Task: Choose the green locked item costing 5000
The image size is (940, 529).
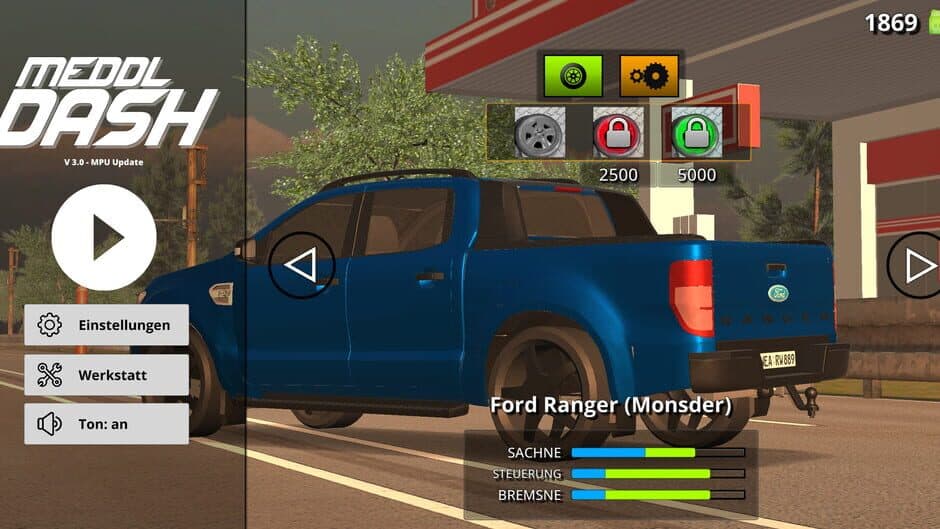Action: 696,133
